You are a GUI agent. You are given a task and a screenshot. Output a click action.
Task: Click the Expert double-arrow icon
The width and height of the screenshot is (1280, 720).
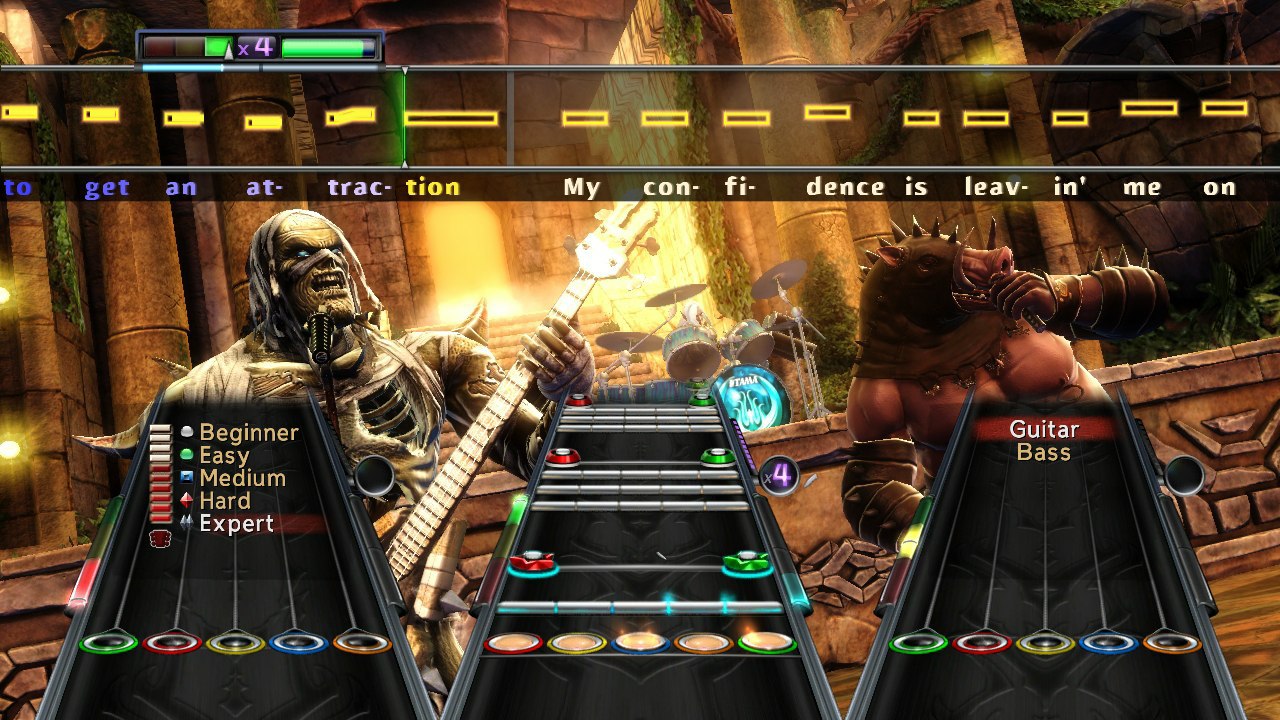pos(186,520)
